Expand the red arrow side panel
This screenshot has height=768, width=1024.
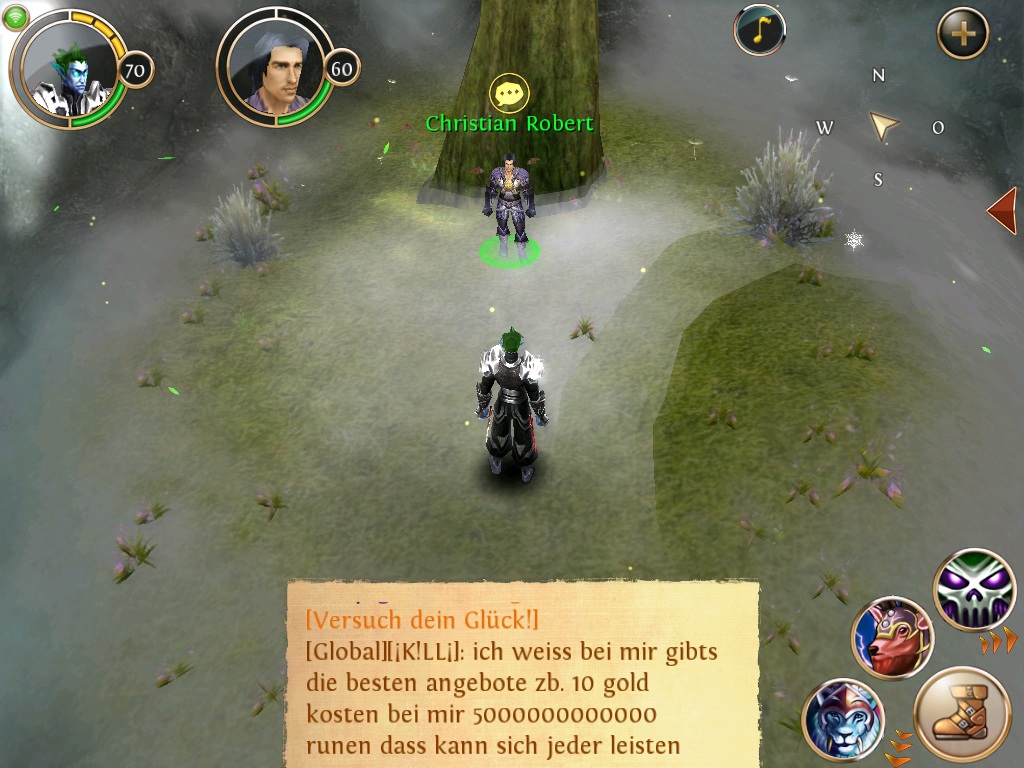click(1002, 211)
